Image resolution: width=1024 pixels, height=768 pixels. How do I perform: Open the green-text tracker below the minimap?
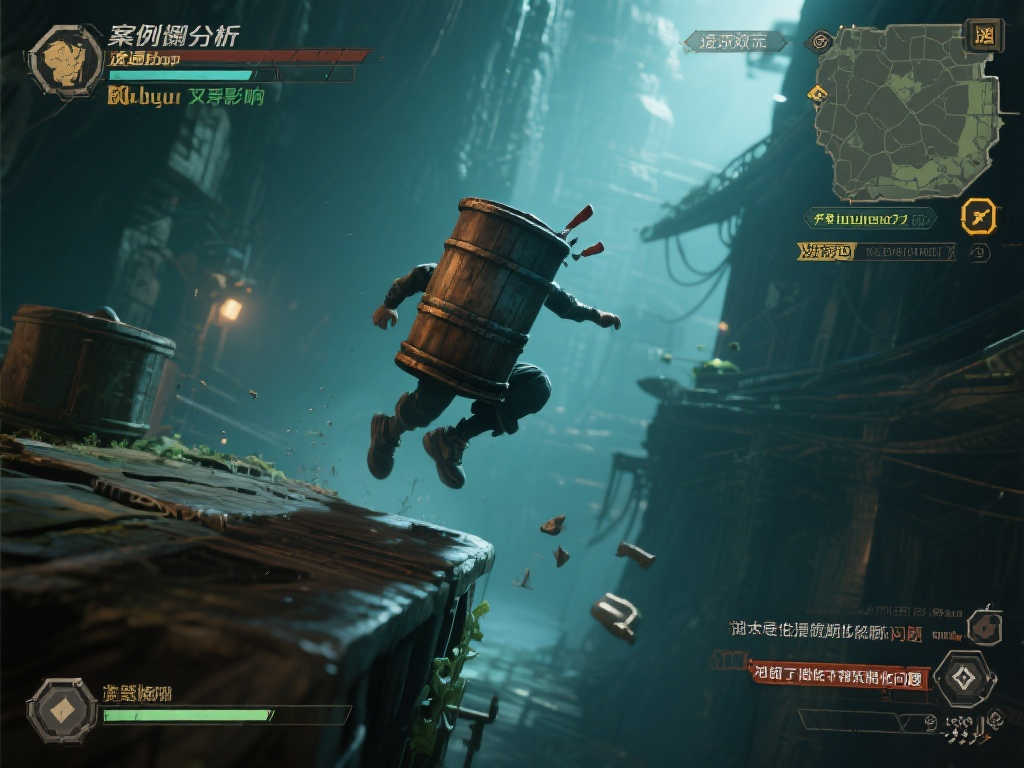tap(870, 218)
